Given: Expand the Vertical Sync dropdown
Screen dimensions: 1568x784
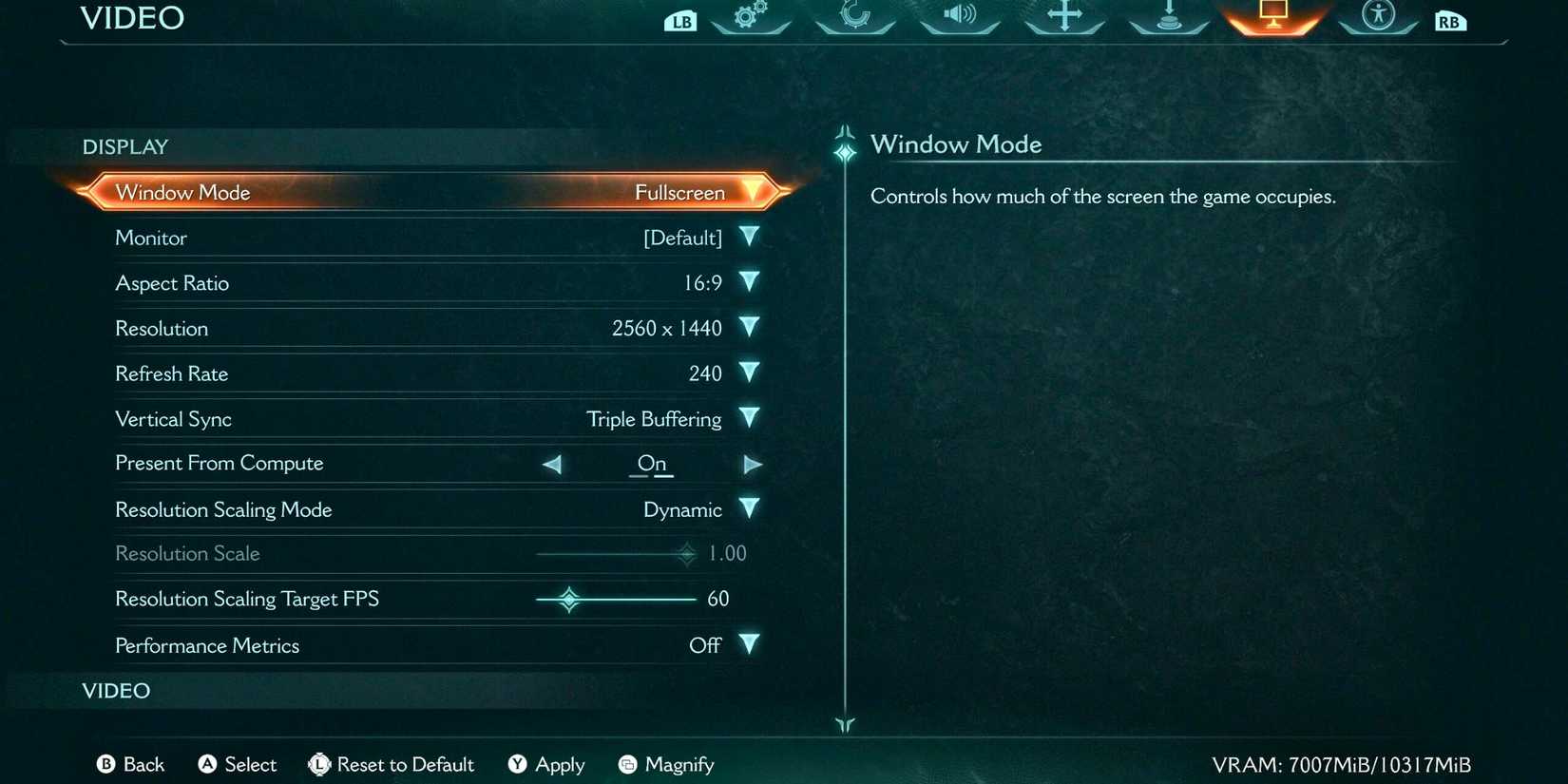Looking at the screenshot, I should [749, 418].
